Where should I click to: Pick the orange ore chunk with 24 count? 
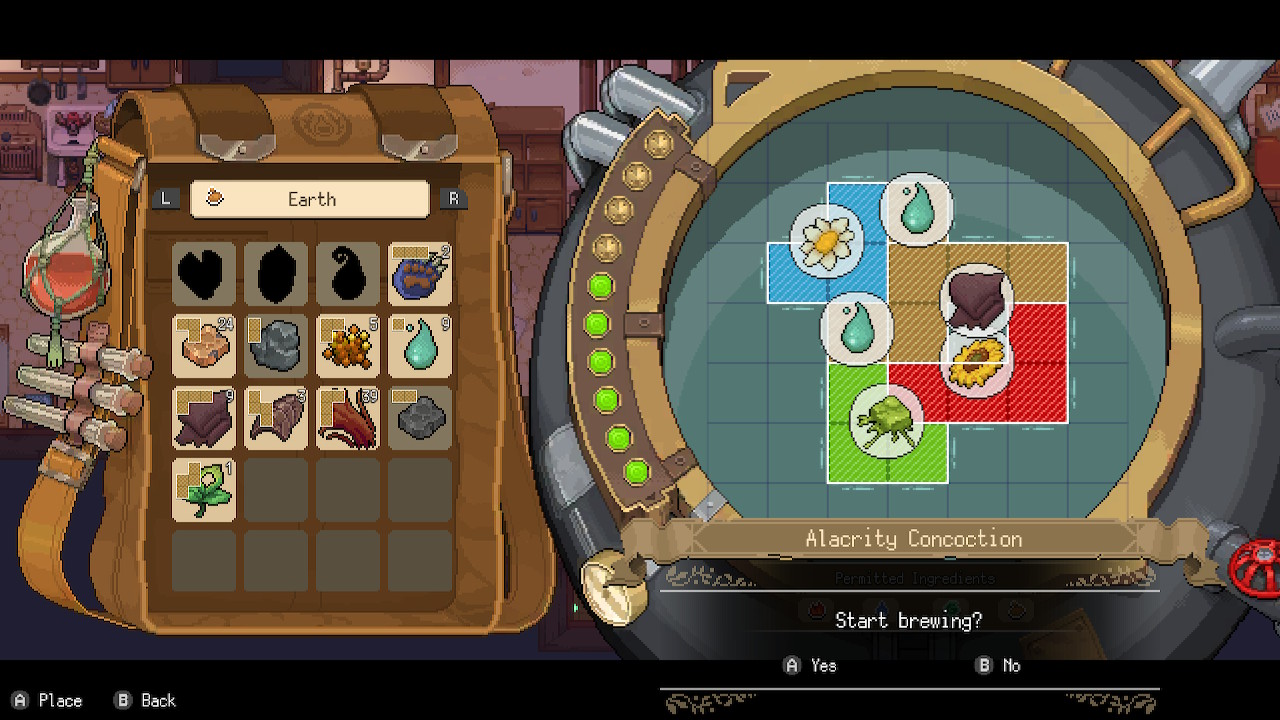click(204, 346)
